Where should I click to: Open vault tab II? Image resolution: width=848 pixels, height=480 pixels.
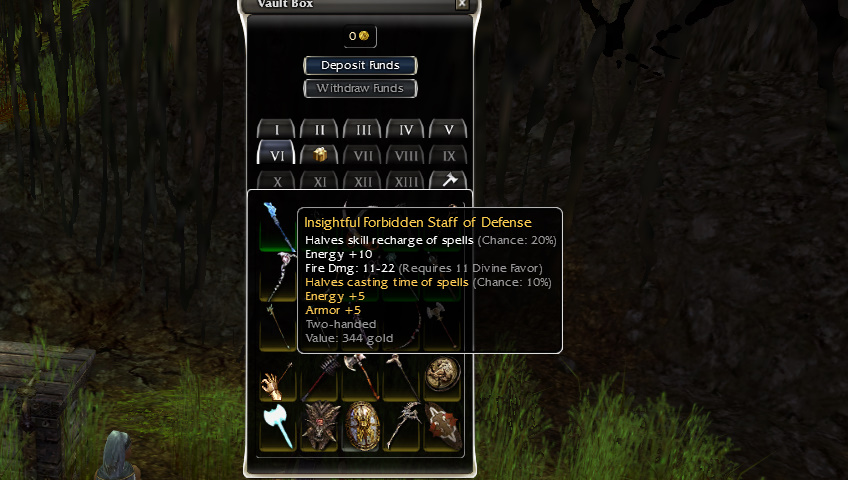320,130
